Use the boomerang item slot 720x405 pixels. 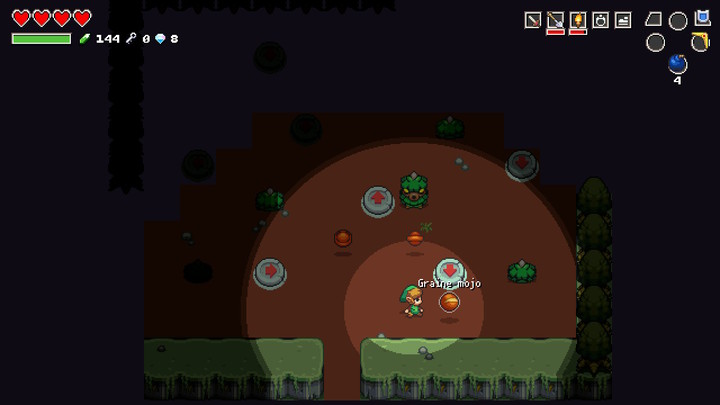700,42
